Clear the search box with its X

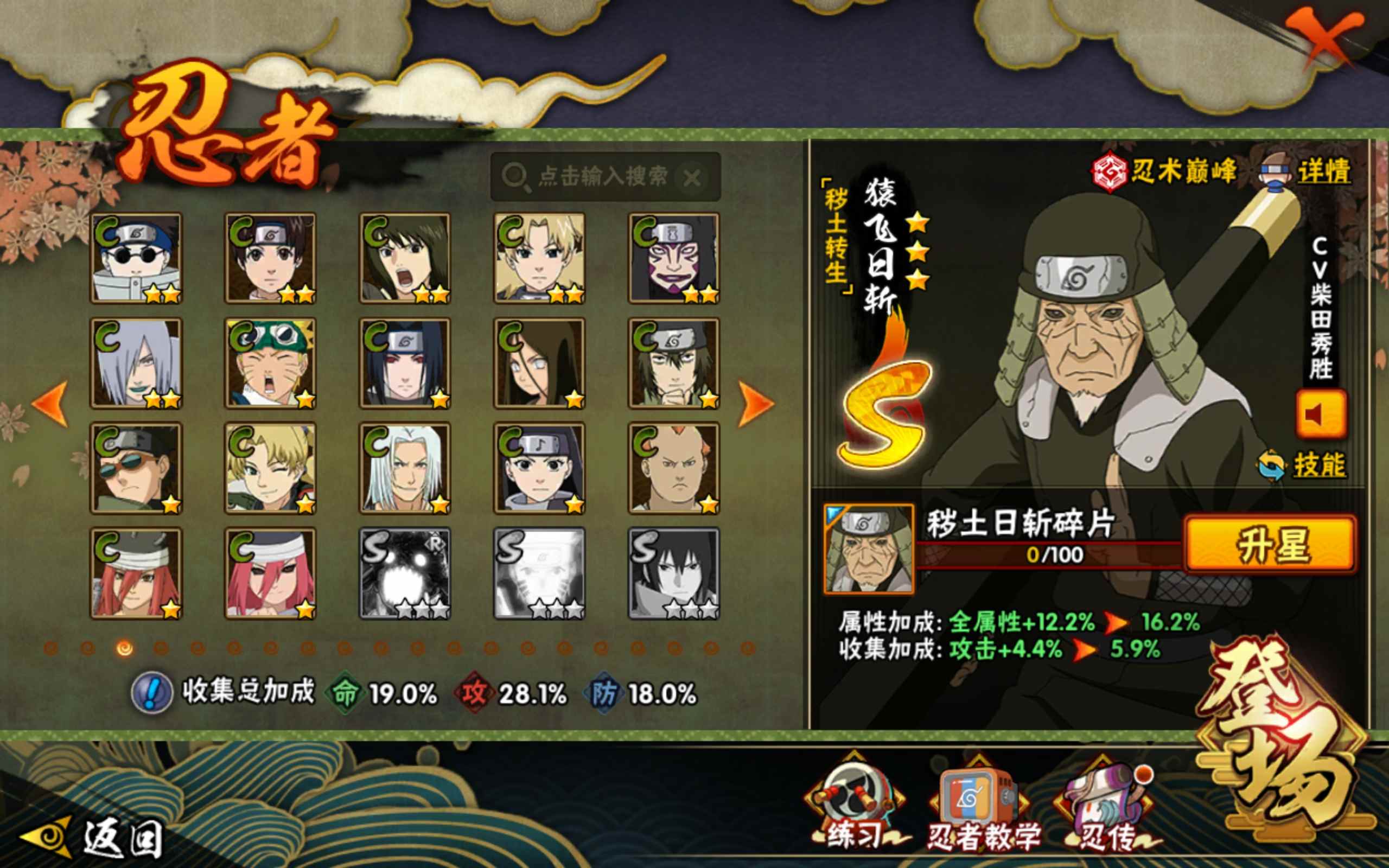pos(692,177)
